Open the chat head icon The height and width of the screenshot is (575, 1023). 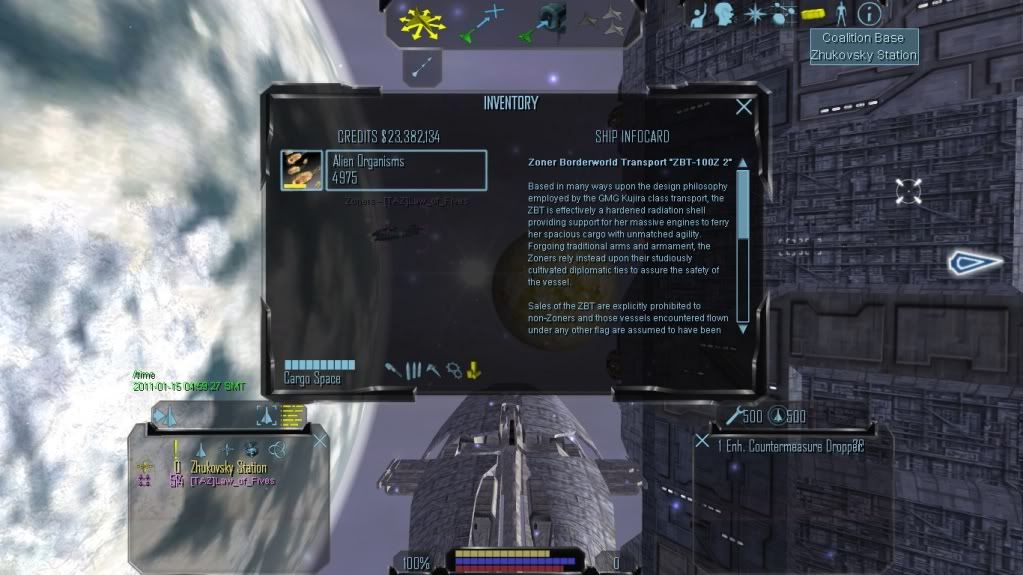(x=725, y=14)
